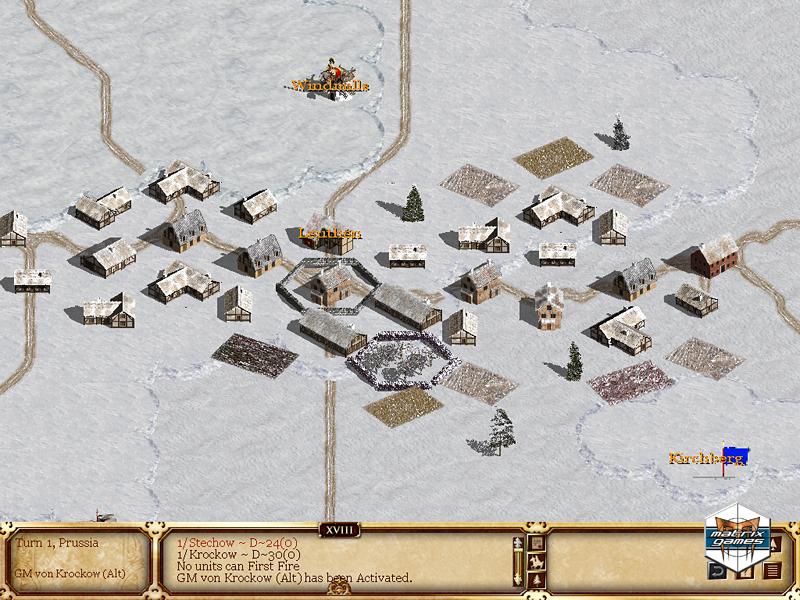Click the message log's down arrow

(518, 579)
